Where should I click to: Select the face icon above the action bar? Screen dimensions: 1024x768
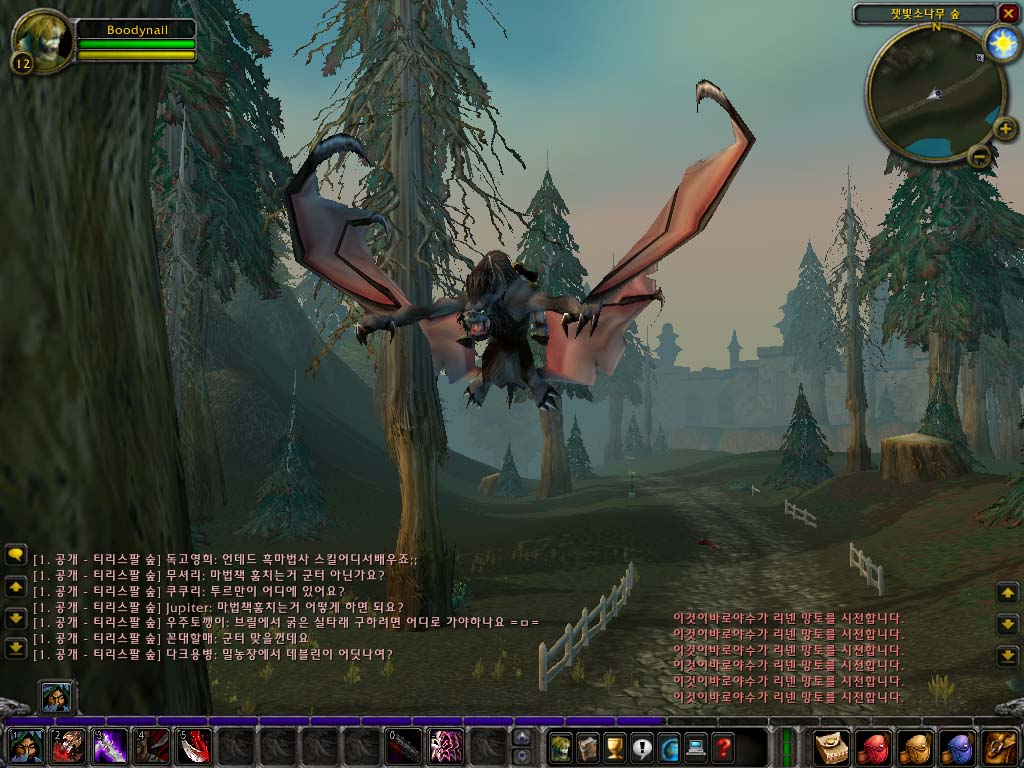pyautogui.click(x=55, y=696)
